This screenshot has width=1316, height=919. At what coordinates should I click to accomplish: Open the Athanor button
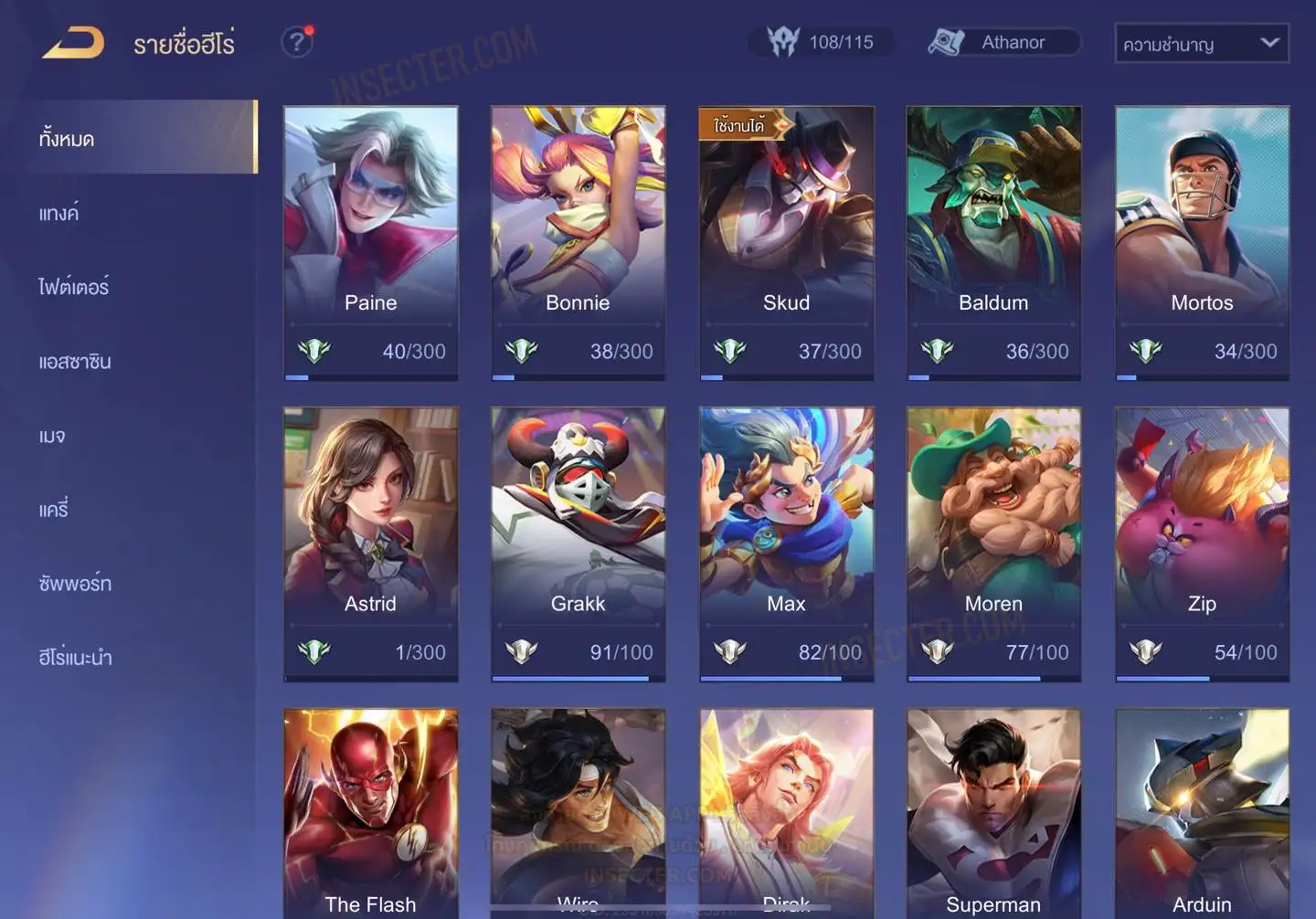[x=1003, y=42]
